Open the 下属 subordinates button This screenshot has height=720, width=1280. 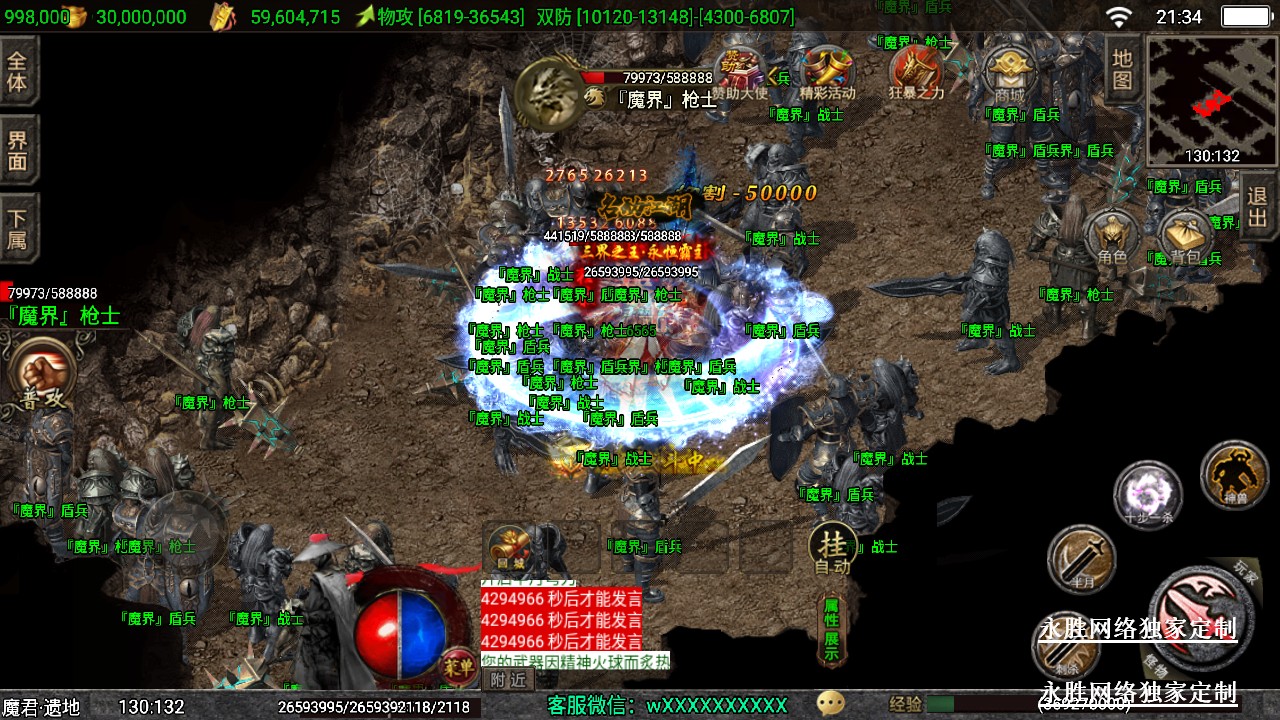coord(18,228)
